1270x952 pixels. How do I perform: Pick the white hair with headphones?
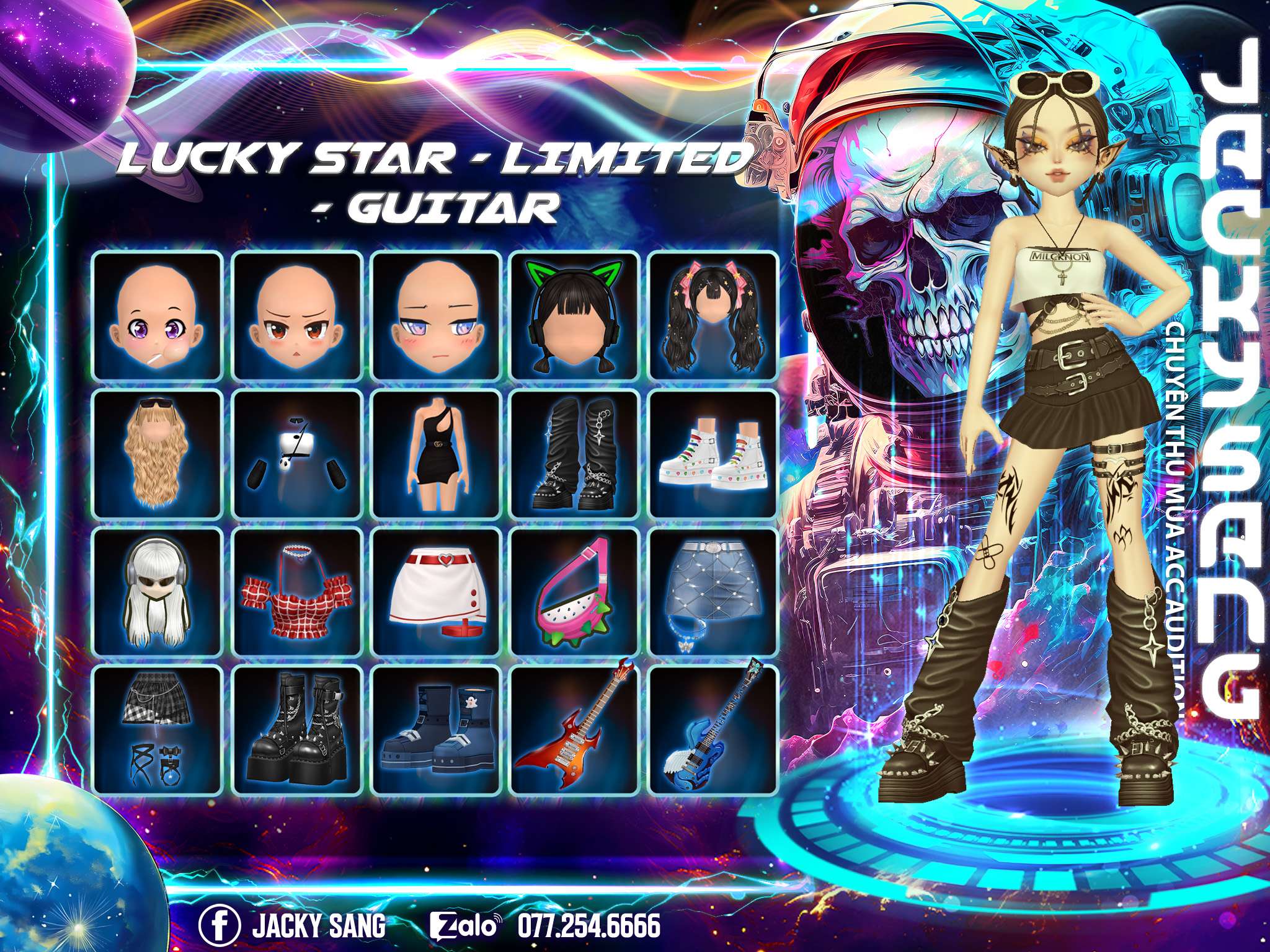coord(158,593)
